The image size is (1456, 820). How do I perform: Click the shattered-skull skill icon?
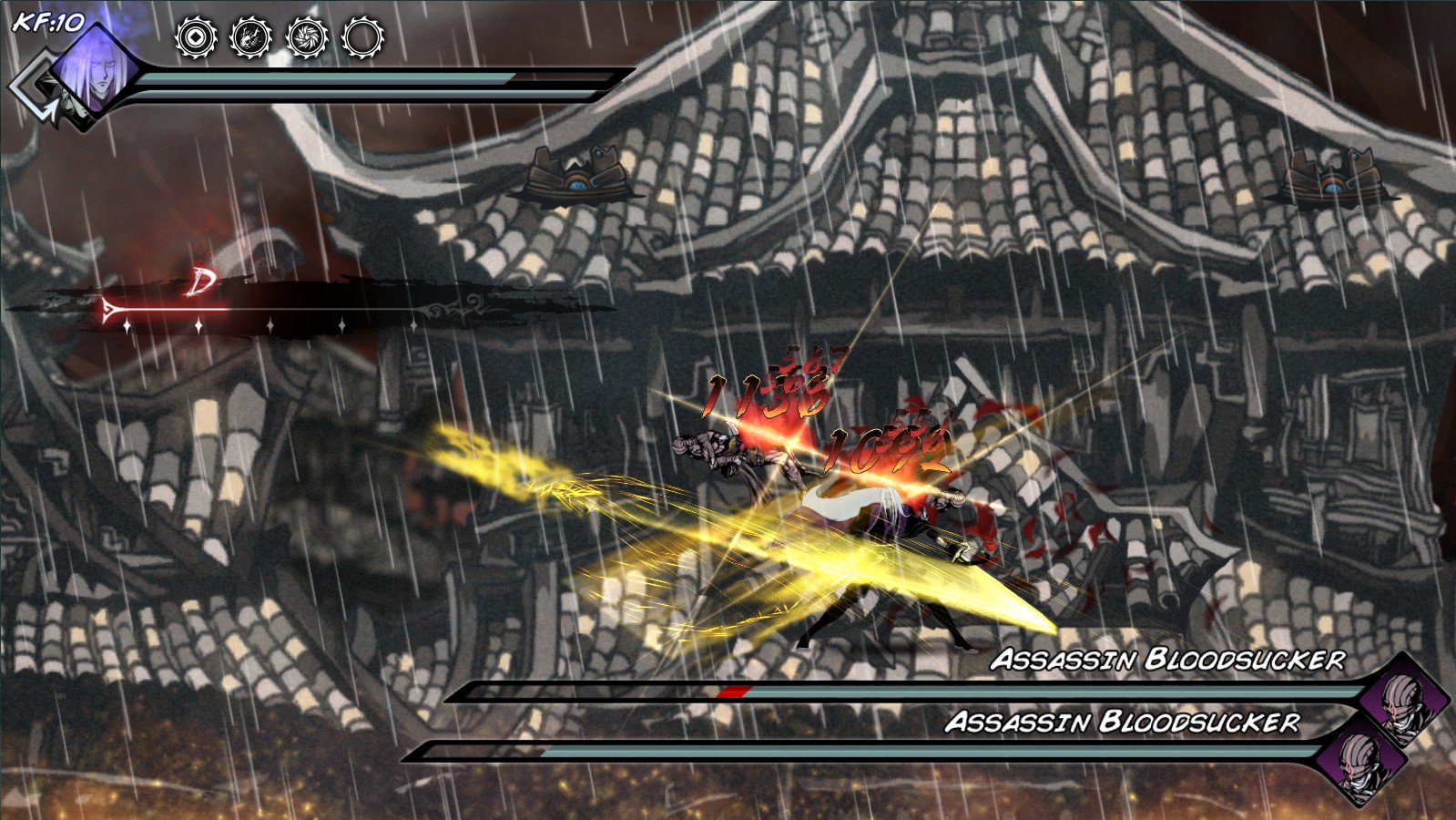pos(252,38)
